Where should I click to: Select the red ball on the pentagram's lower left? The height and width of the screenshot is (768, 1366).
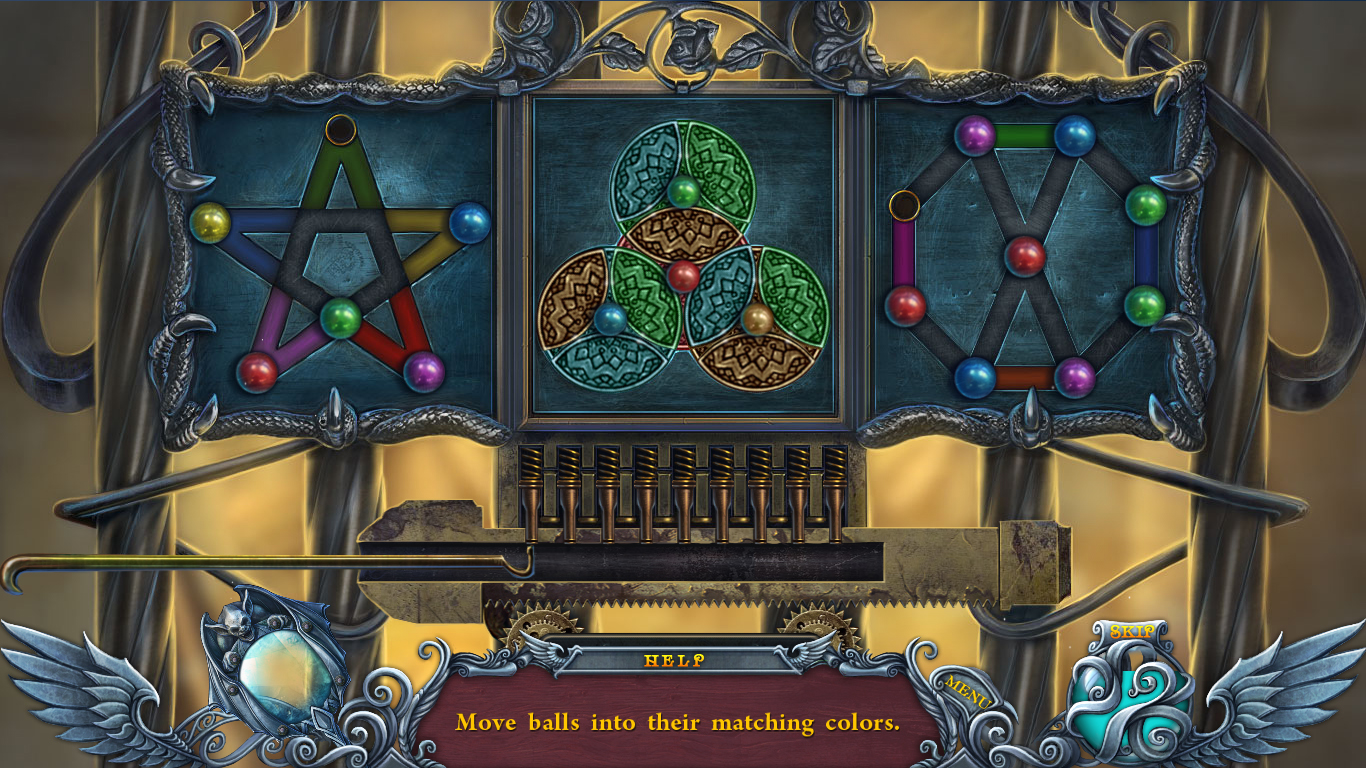point(259,368)
